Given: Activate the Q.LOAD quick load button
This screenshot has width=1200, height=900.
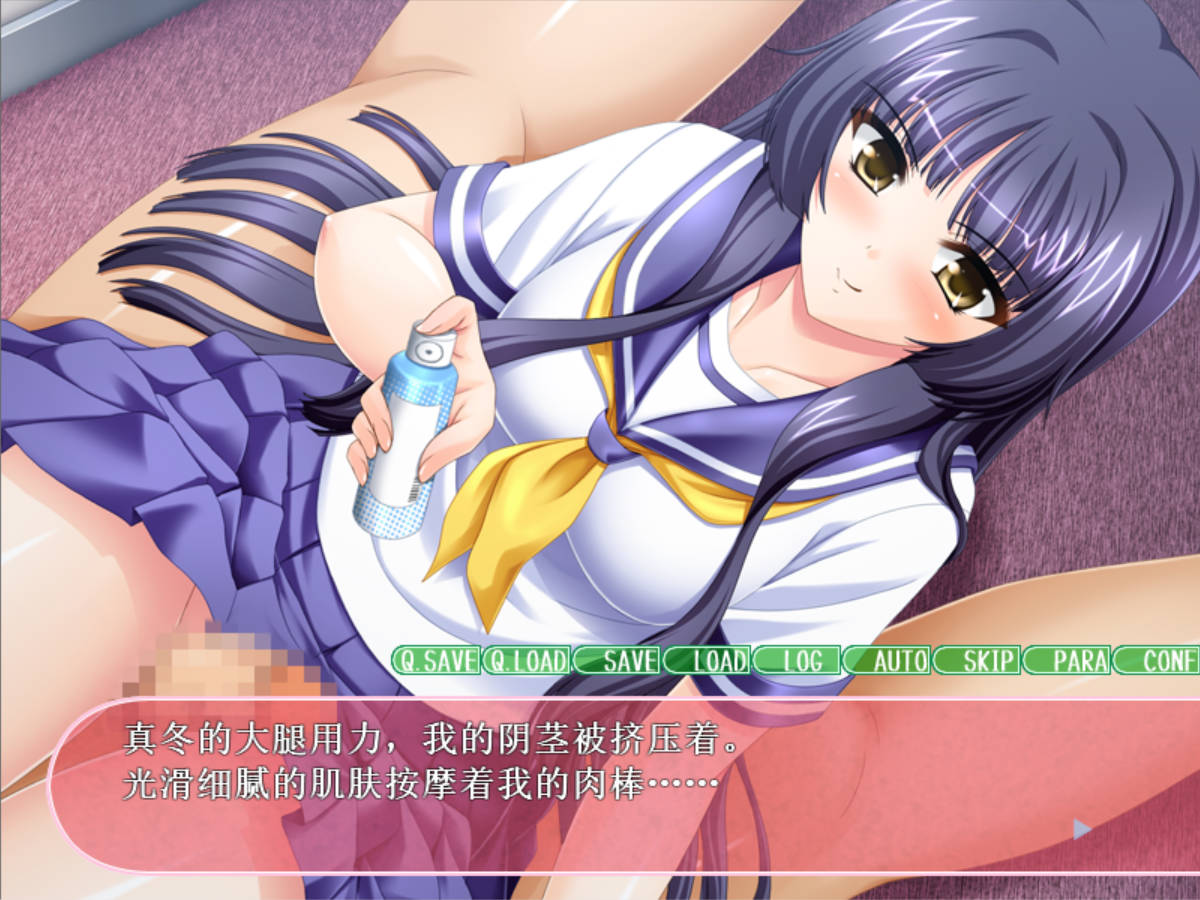Looking at the screenshot, I should pyautogui.click(x=526, y=660).
